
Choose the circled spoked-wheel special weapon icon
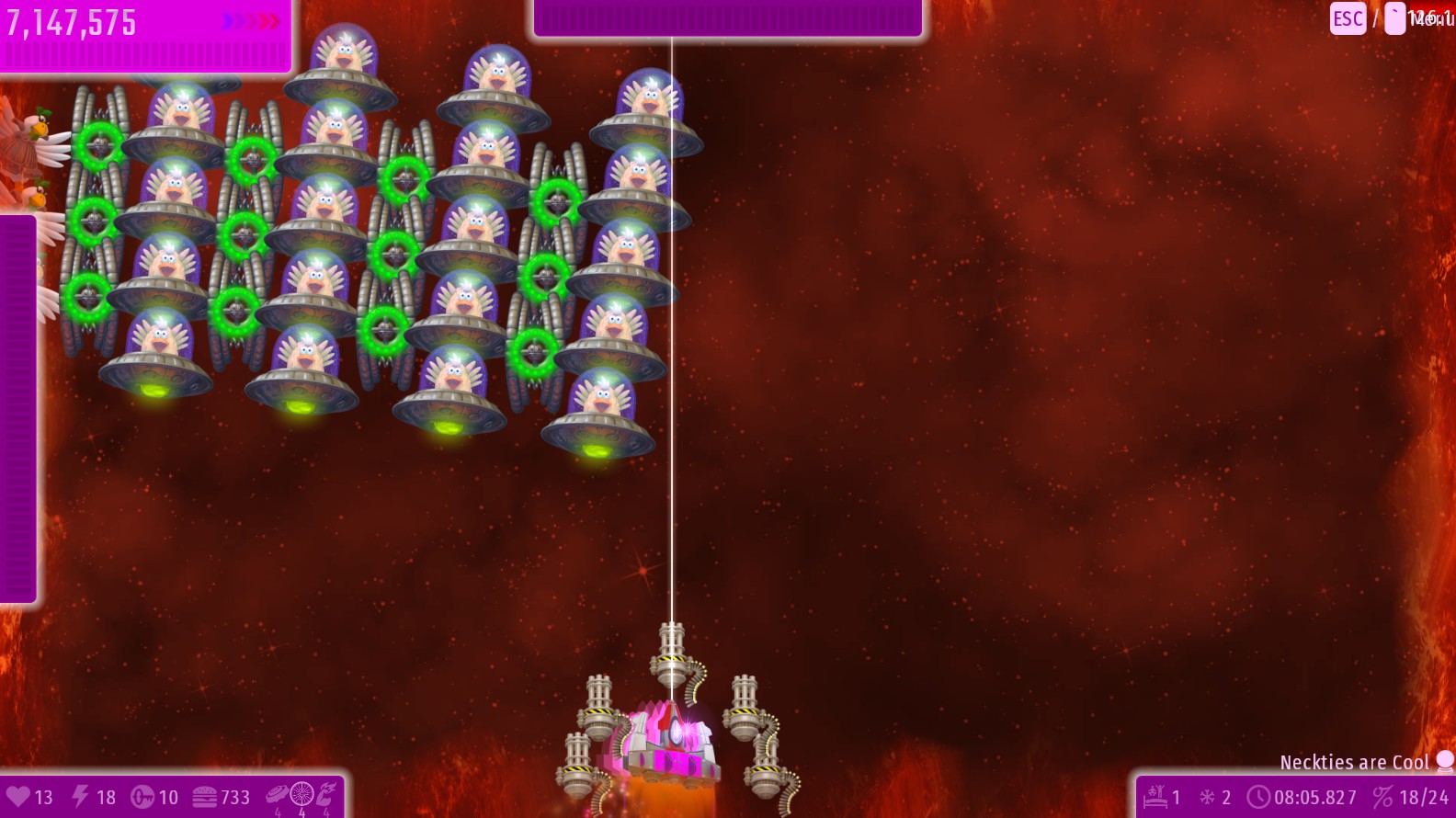pos(301,793)
